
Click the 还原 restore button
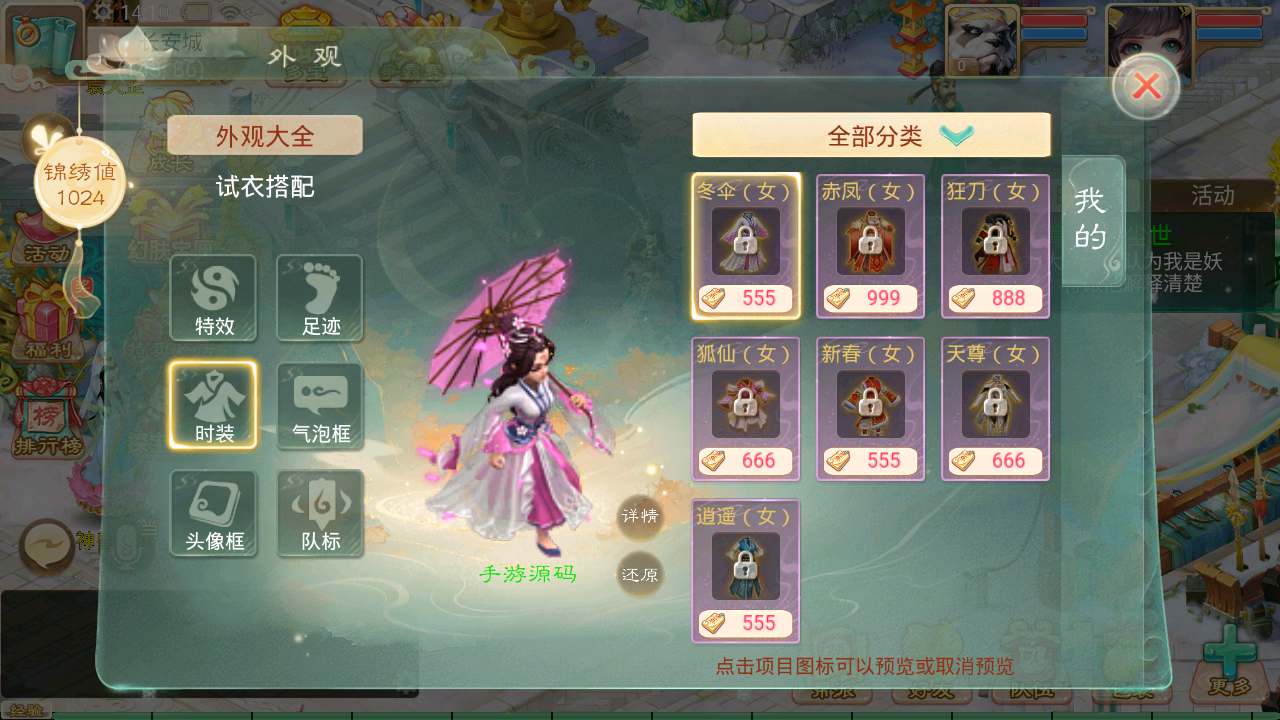[640, 574]
